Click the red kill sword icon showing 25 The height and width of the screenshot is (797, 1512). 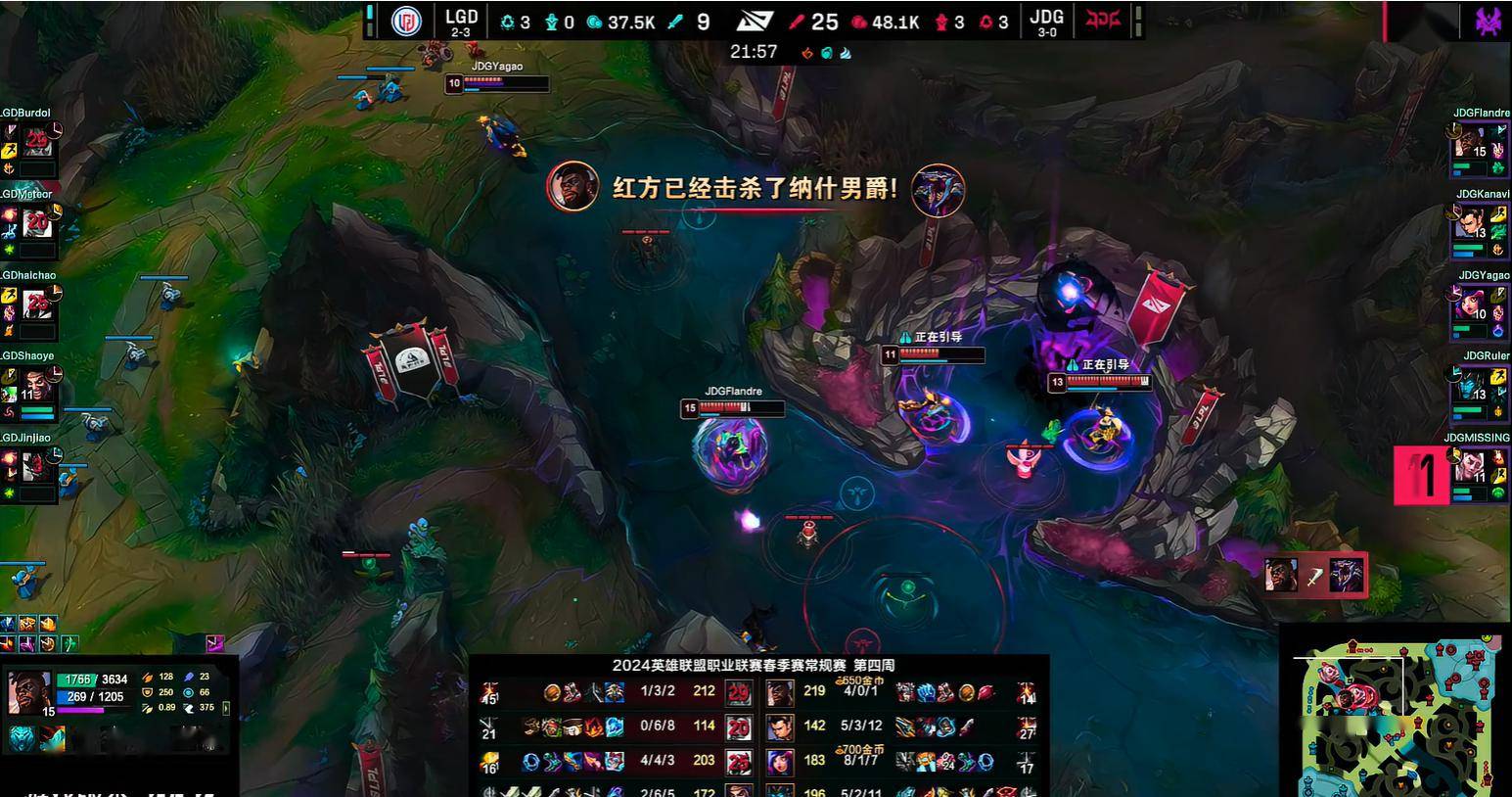pyautogui.click(x=796, y=21)
